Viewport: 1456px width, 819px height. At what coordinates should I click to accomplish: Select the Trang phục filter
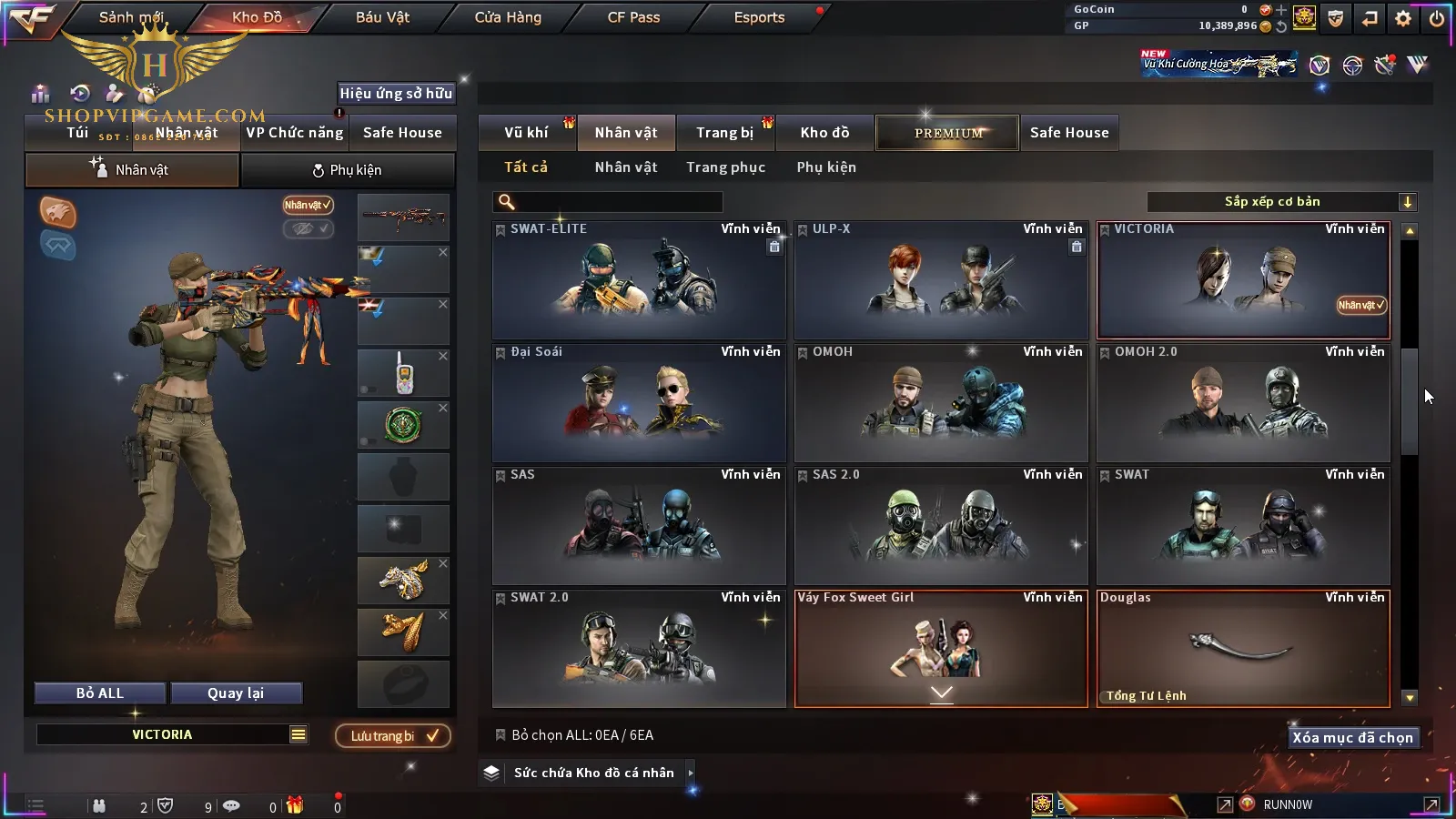[x=725, y=167]
